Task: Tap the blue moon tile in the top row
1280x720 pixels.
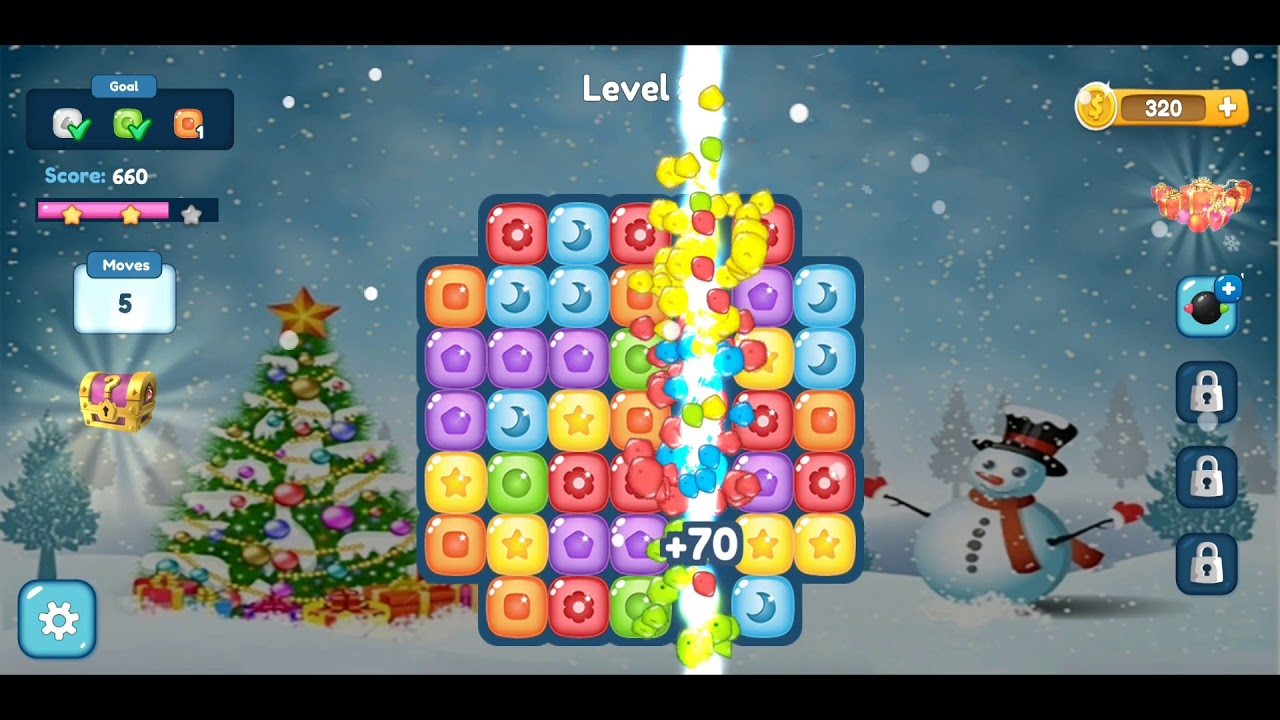Action: (578, 234)
